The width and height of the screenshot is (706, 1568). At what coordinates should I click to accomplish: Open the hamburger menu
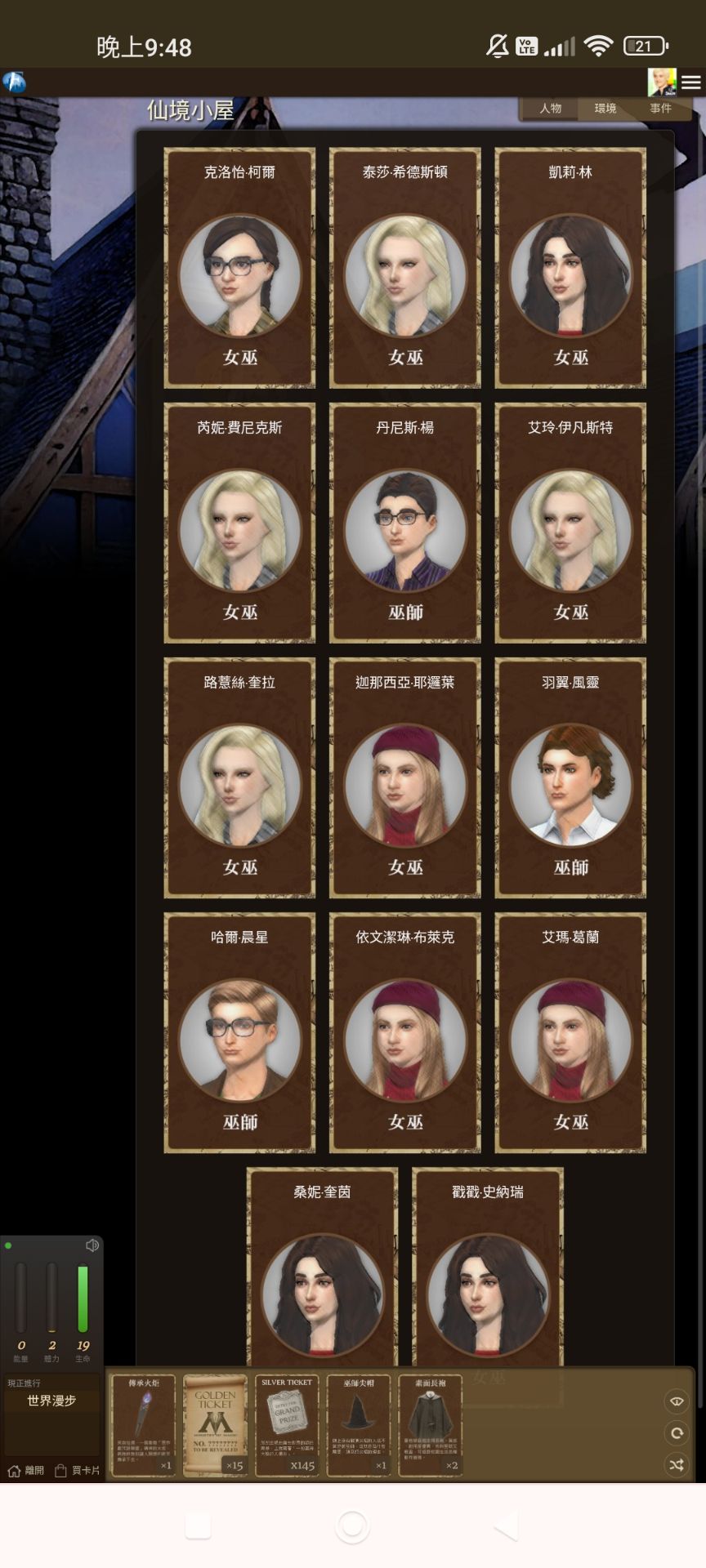point(691,82)
